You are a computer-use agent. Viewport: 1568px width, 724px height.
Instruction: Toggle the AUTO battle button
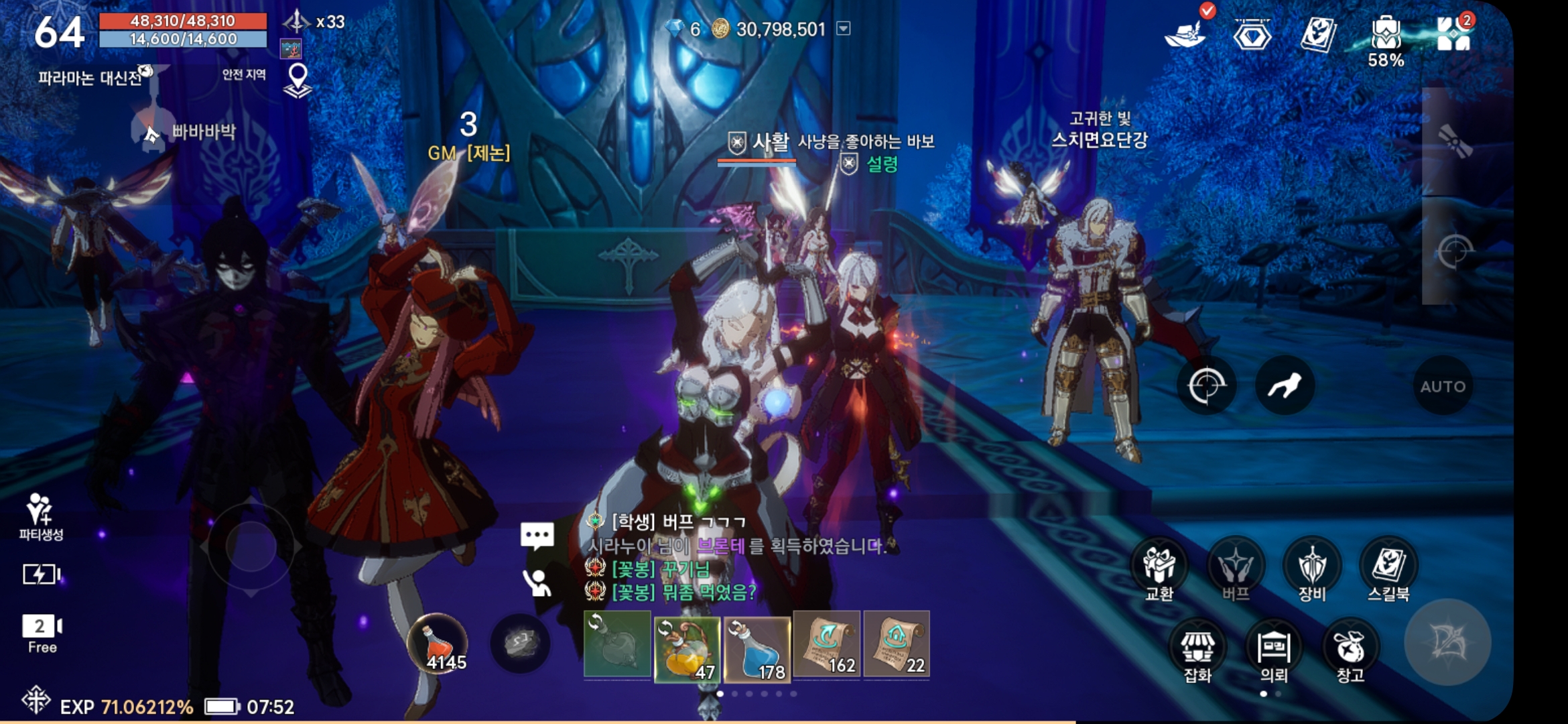1442,386
